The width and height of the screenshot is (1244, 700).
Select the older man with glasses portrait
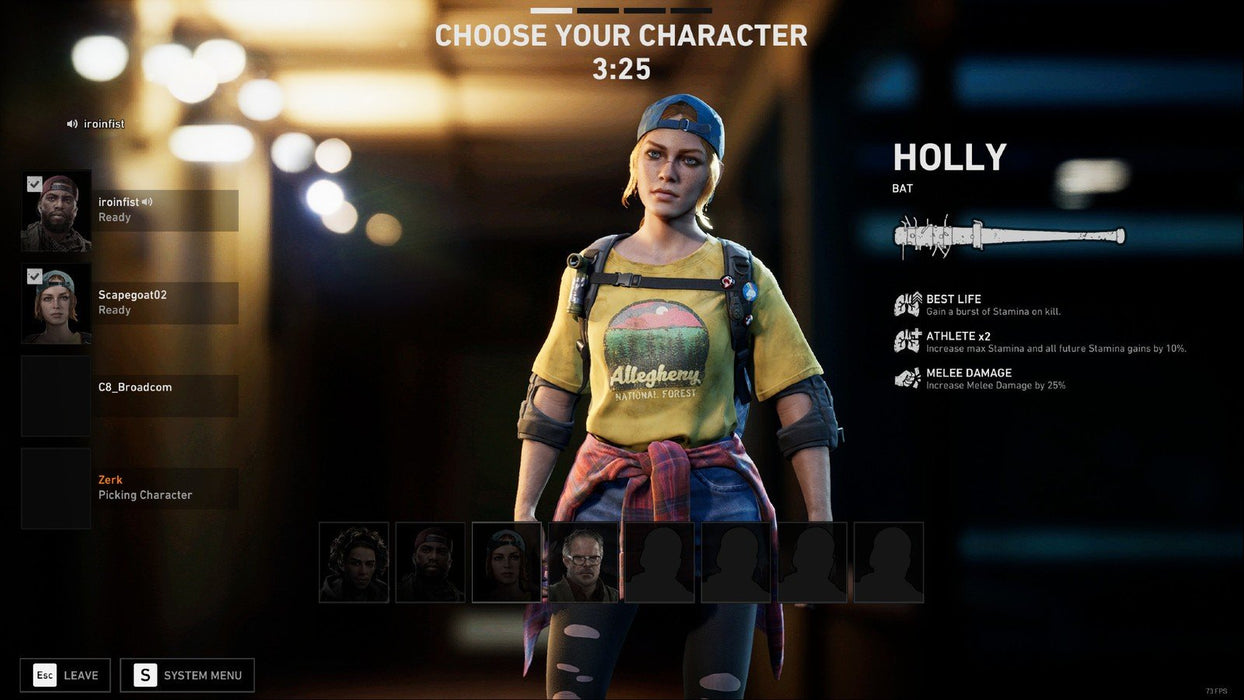click(x=583, y=562)
